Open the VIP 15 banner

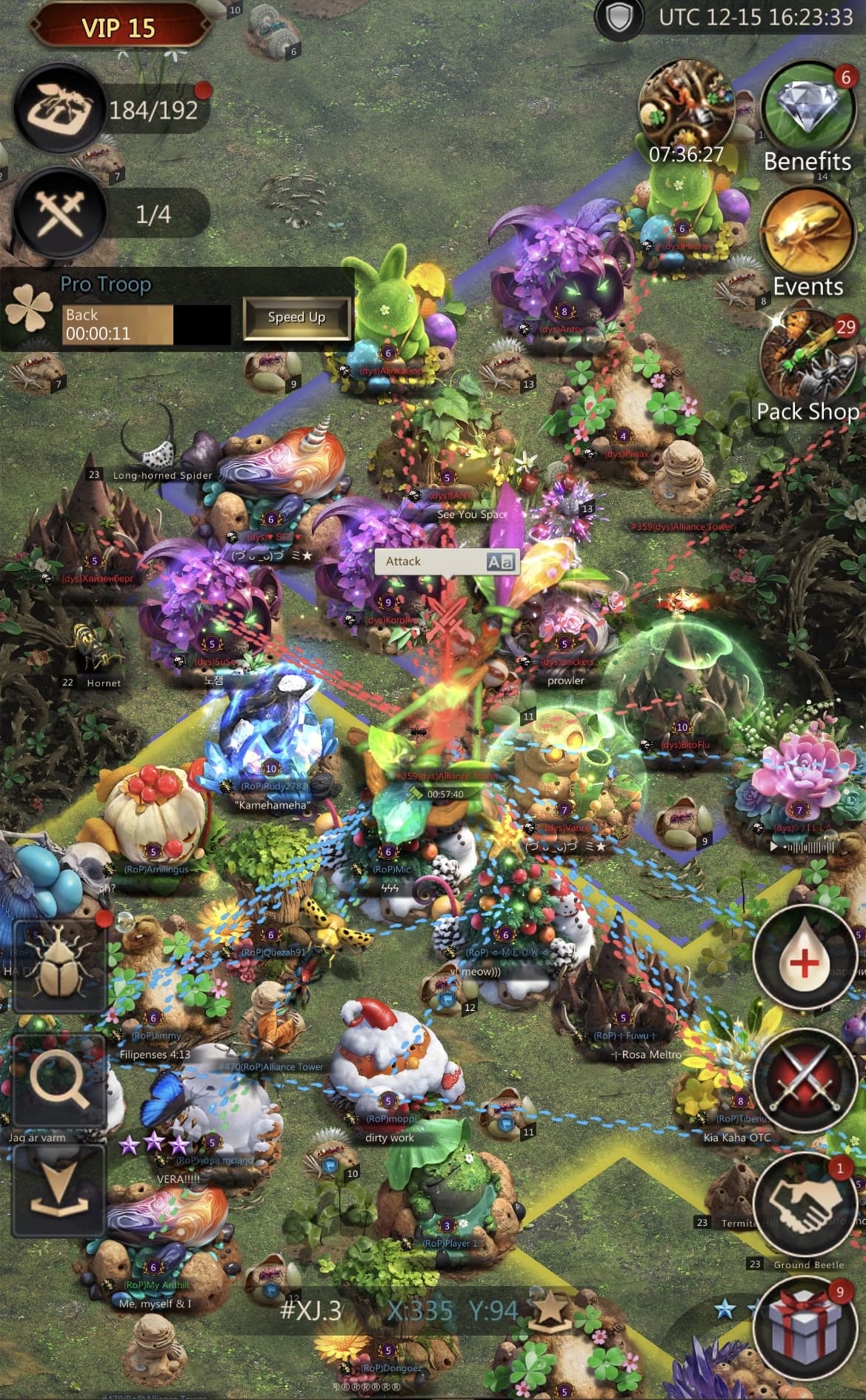118,28
